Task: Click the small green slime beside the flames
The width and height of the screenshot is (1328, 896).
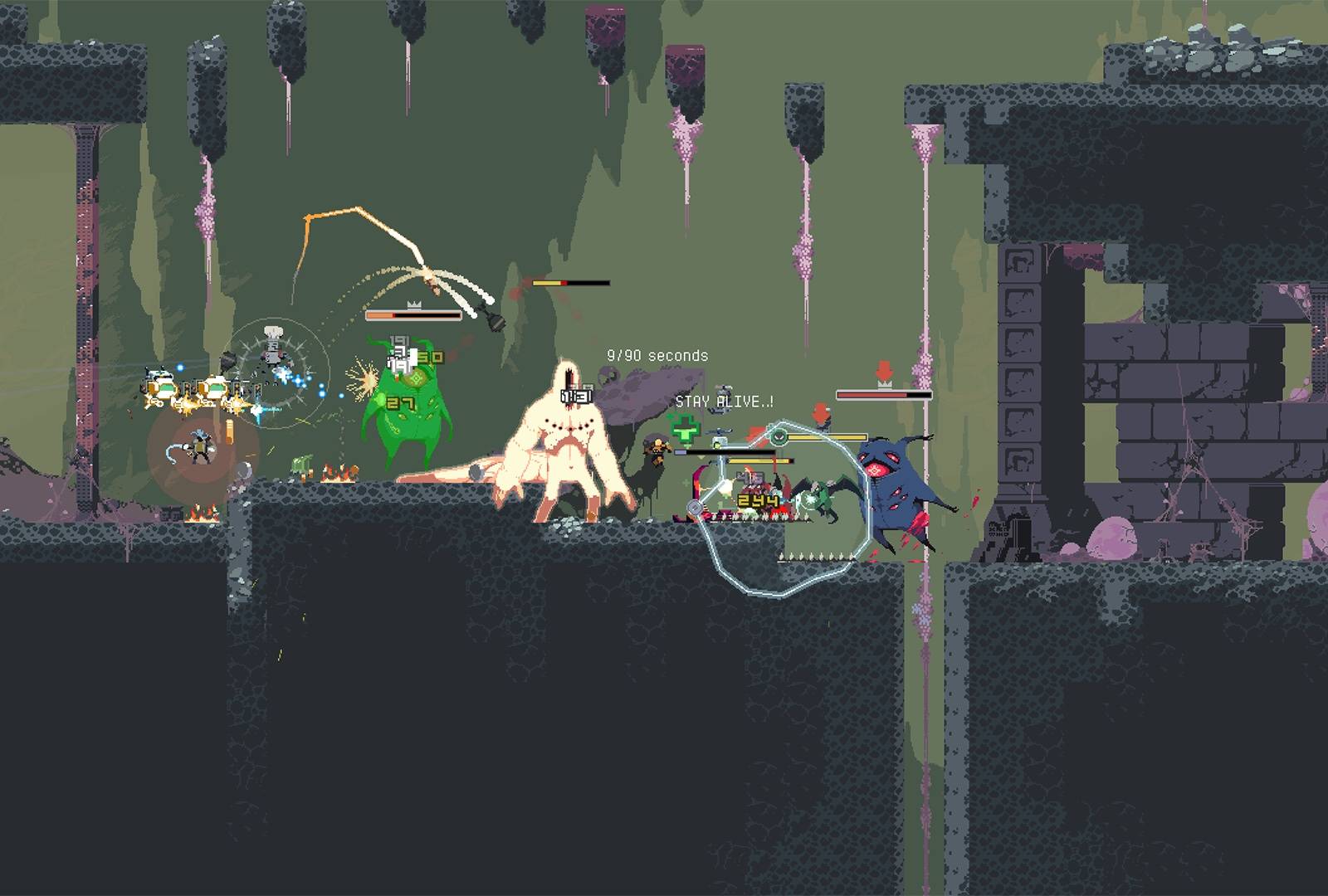Action: point(300,463)
